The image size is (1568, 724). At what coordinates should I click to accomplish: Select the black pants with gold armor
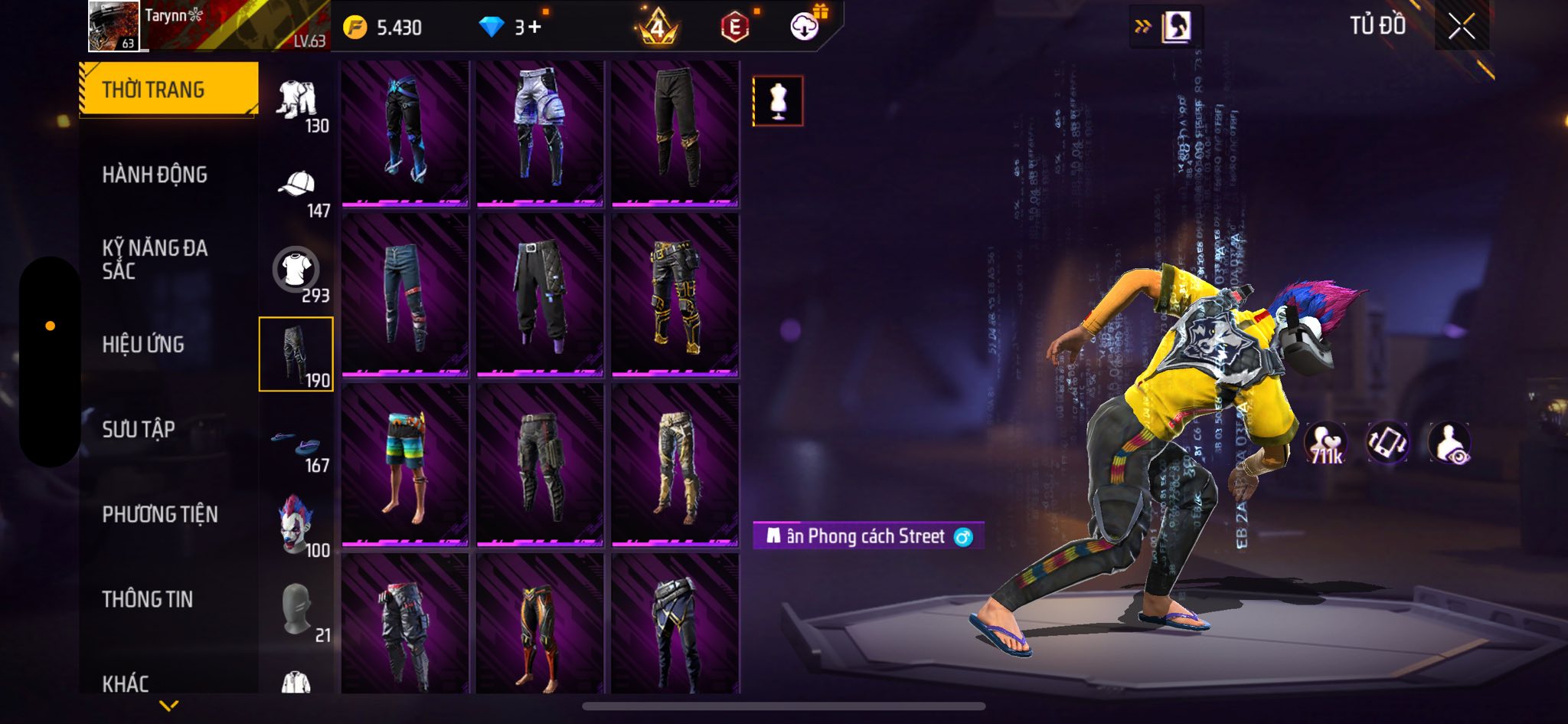[x=675, y=295]
